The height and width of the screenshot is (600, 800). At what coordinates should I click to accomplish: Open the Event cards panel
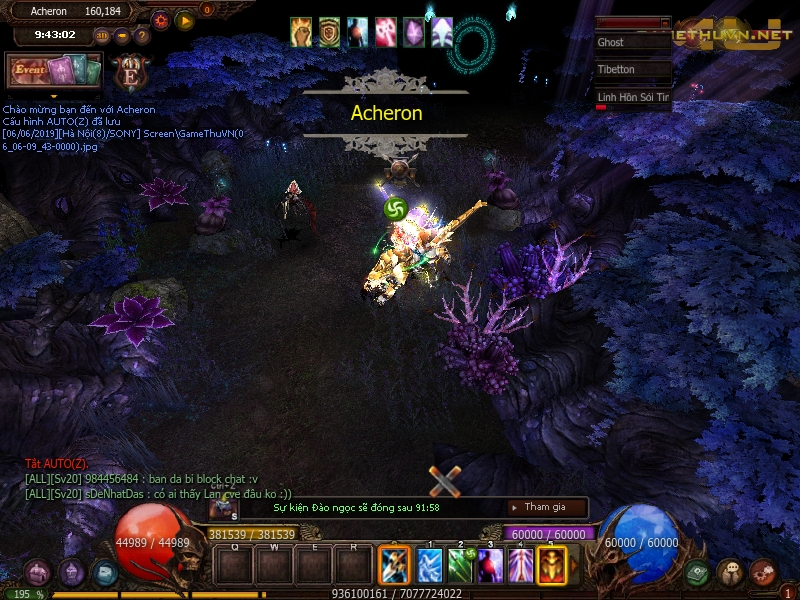coord(54,71)
